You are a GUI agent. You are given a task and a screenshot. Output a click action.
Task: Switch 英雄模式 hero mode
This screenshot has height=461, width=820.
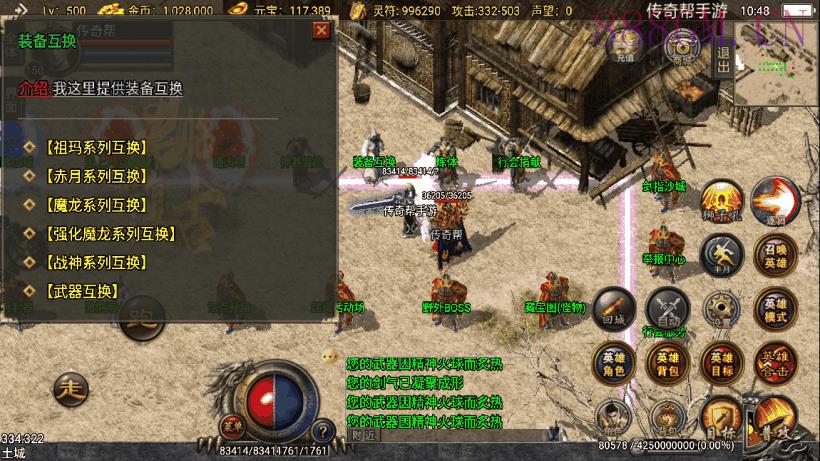click(x=775, y=309)
